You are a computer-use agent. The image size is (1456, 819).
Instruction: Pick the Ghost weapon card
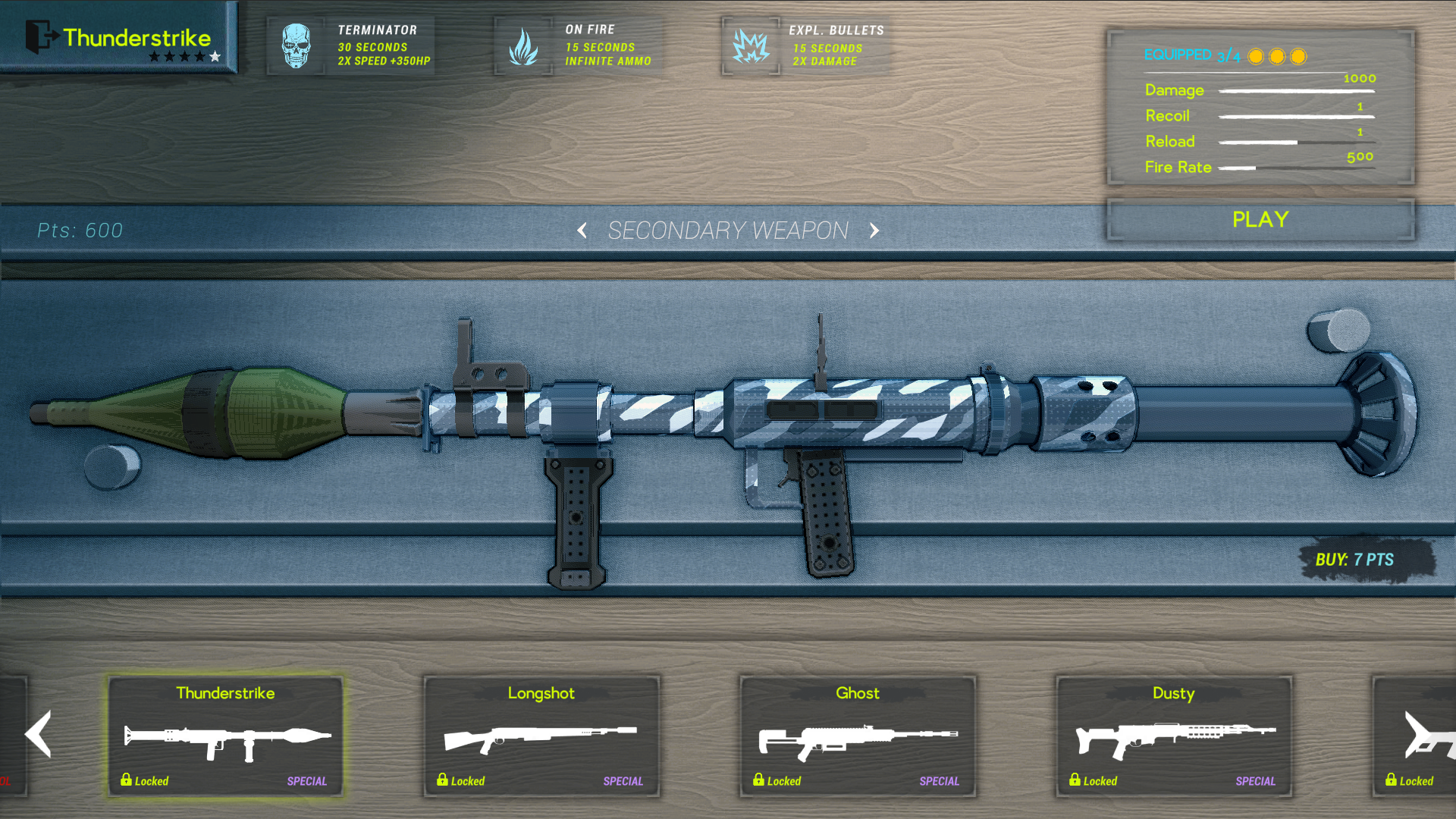858,736
